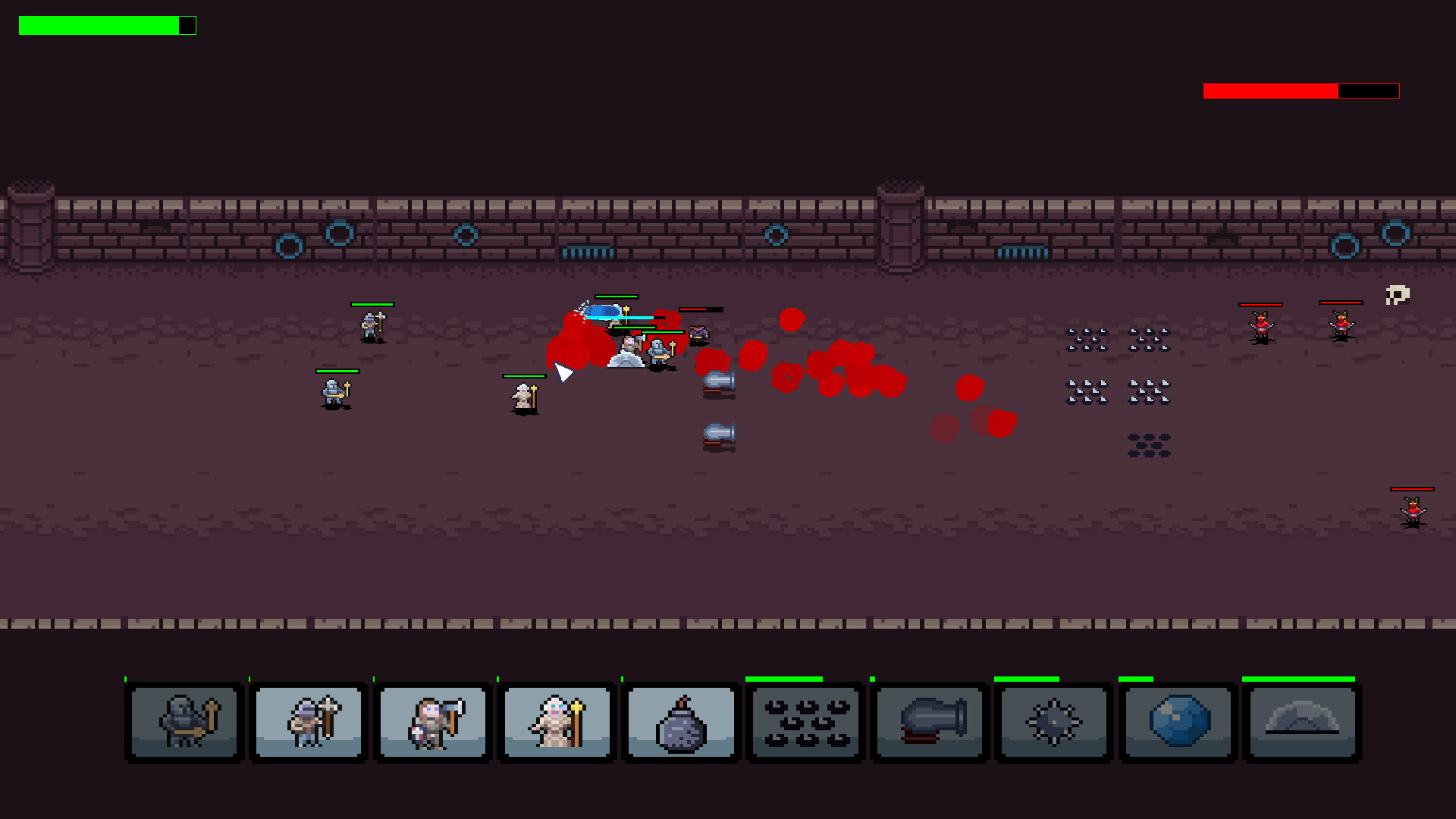Image resolution: width=1456 pixels, height=819 pixels.
Task: Select the bomb ability in the hotbar
Action: 679,722
